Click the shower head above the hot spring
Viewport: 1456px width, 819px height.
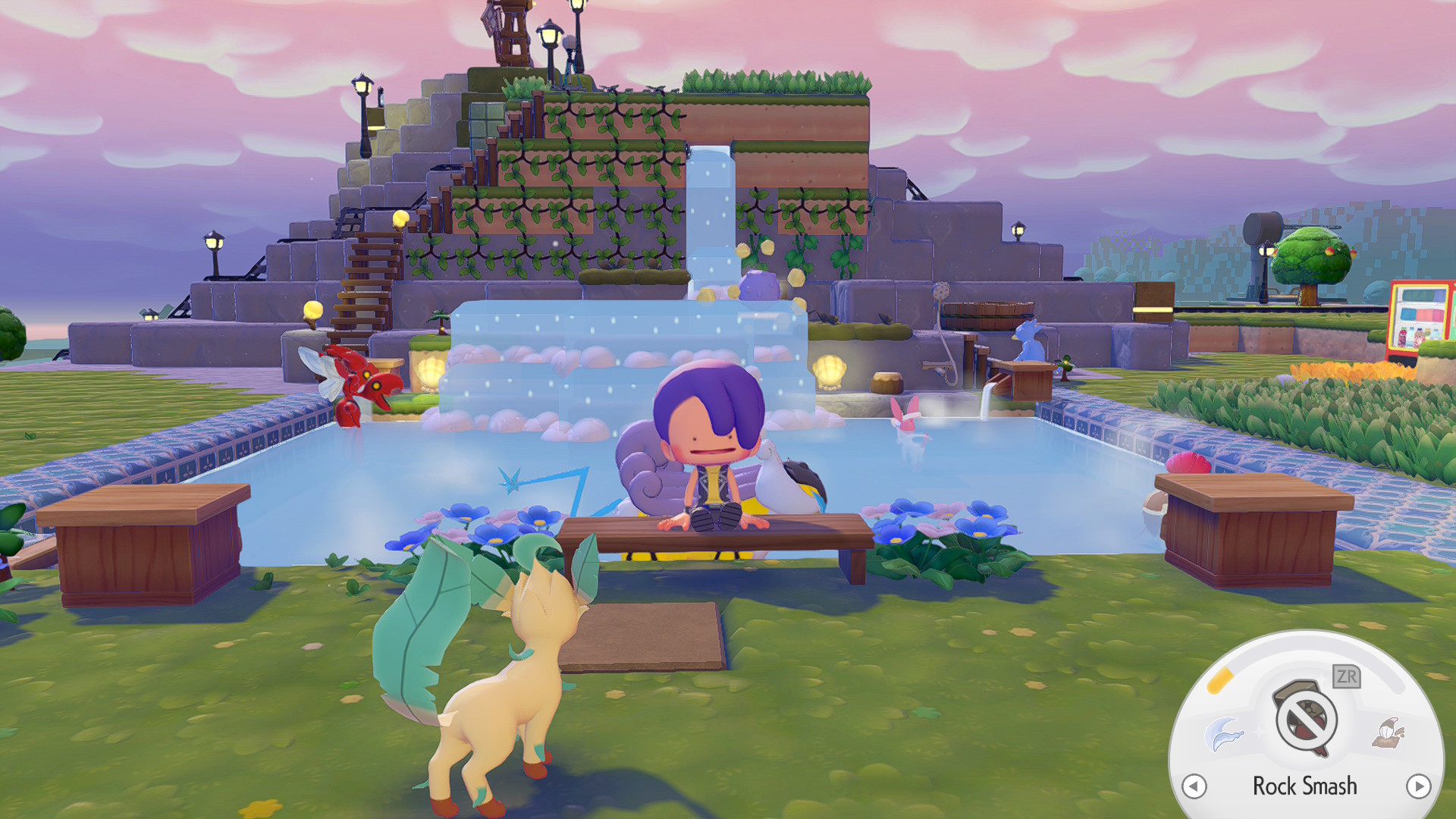point(941,290)
